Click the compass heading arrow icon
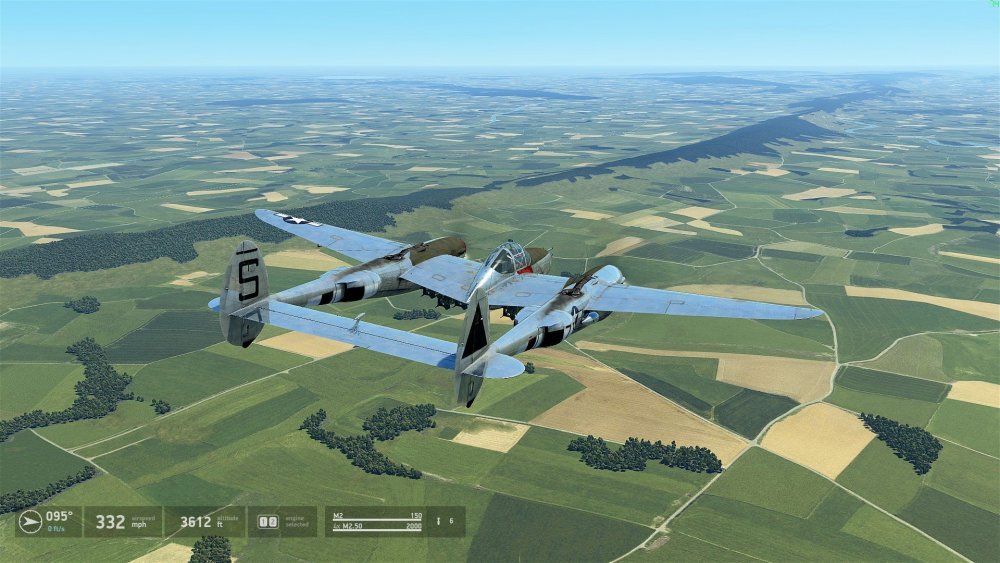 (30, 521)
